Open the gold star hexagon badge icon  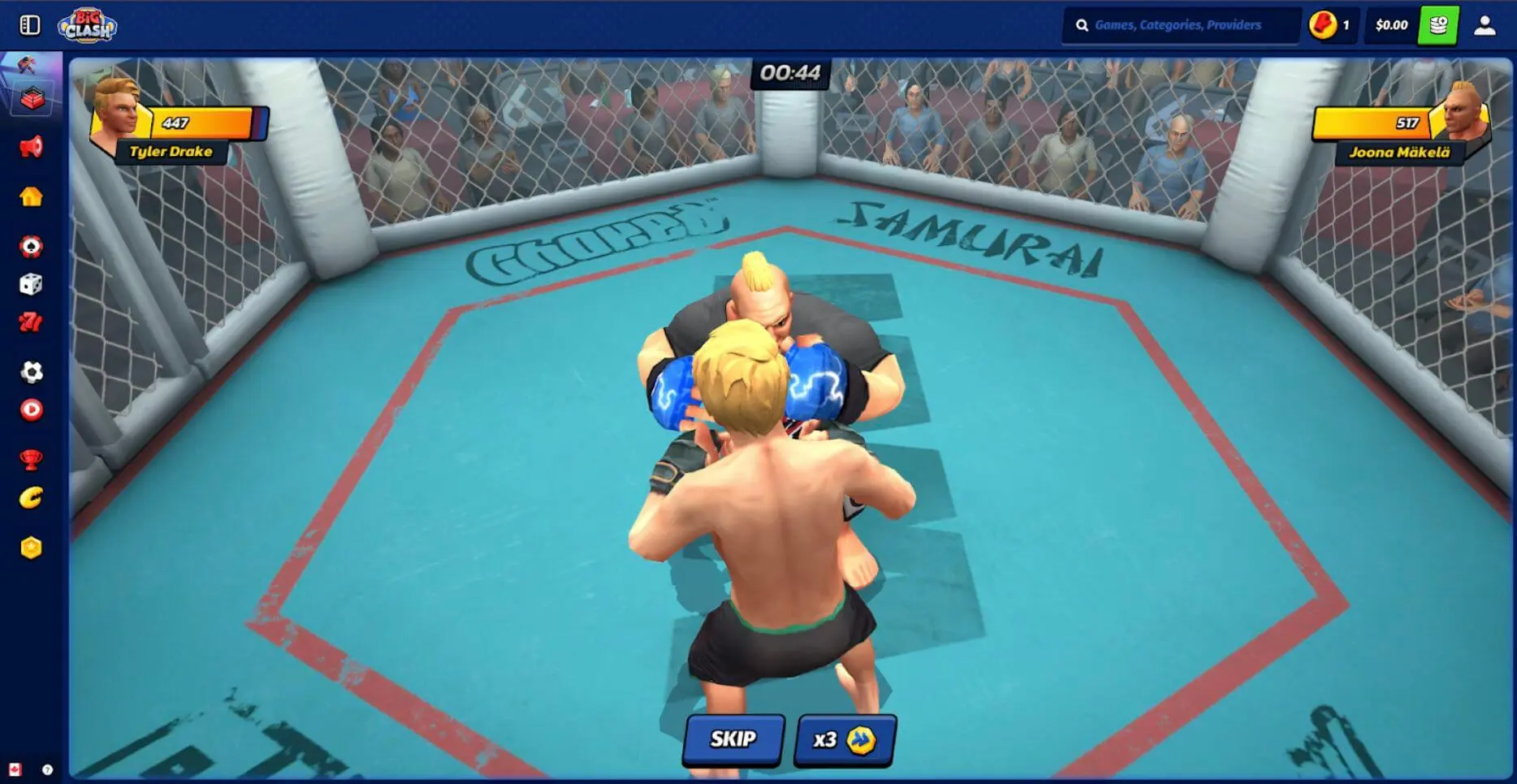point(31,548)
